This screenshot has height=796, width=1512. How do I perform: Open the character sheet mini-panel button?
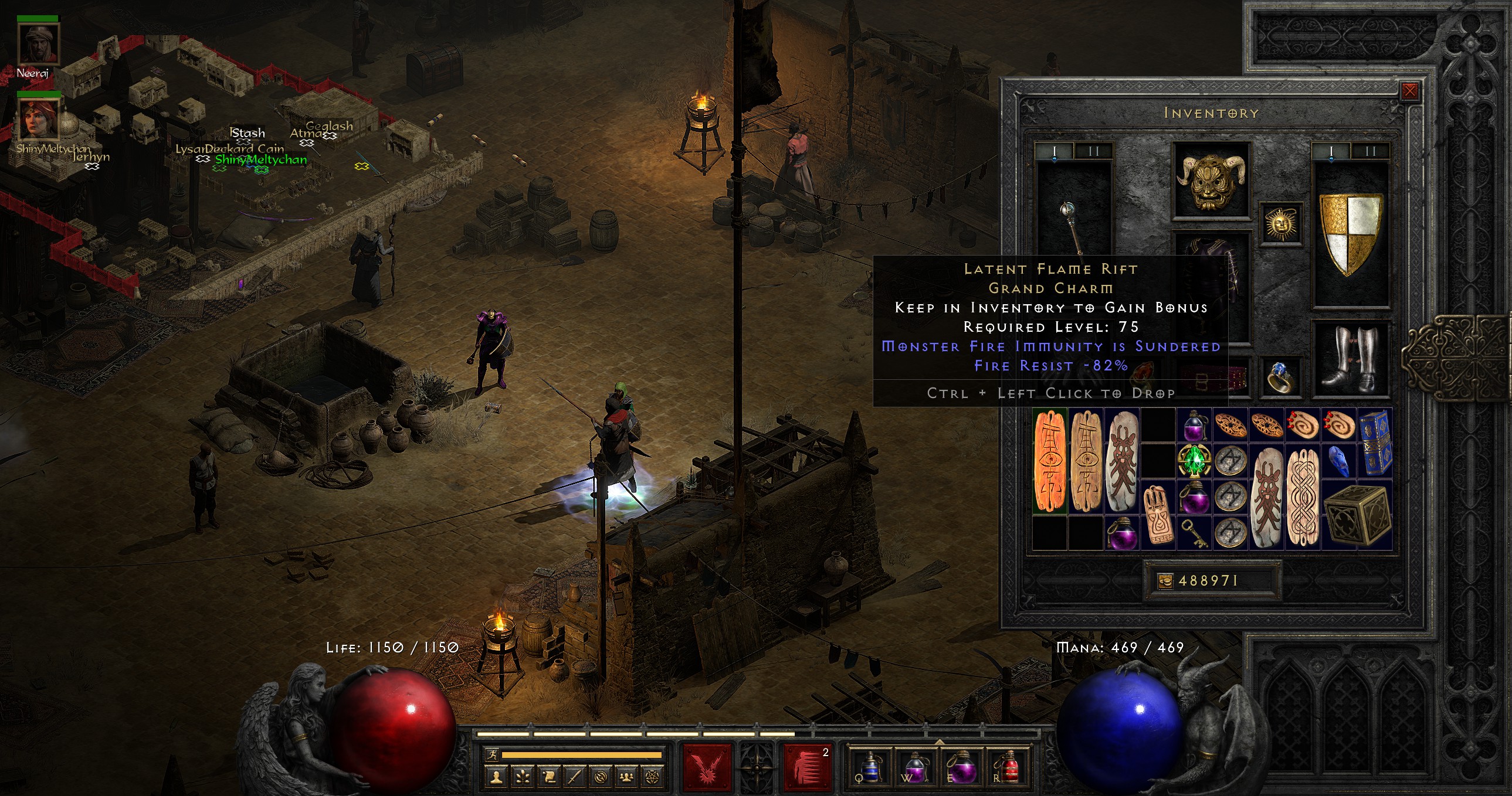tap(497, 777)
